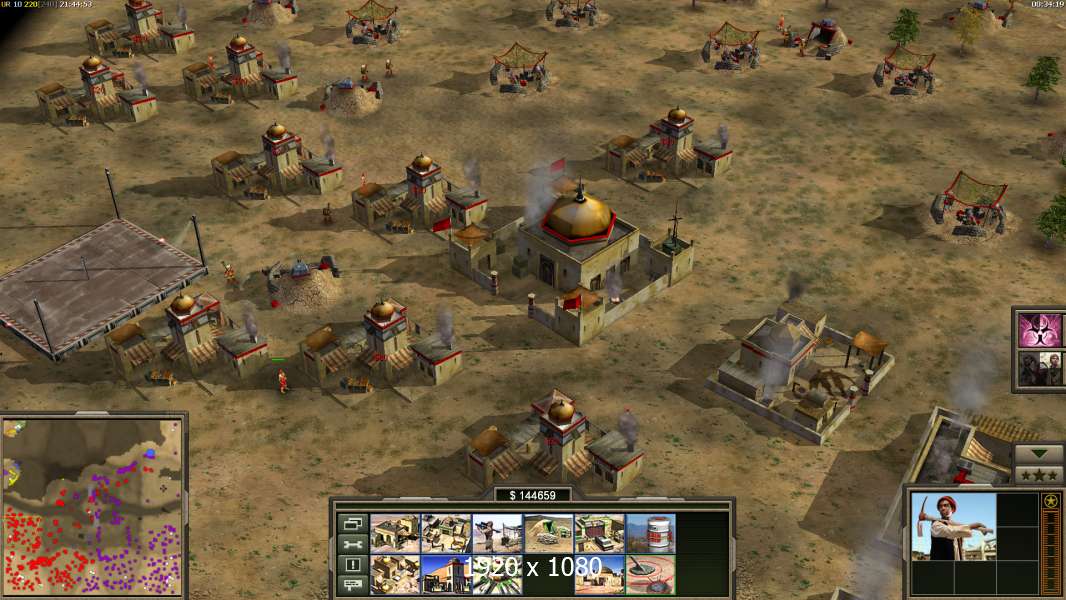Open the three-star Generals powers button
1066x600 pixels.
click(1039, 474)
